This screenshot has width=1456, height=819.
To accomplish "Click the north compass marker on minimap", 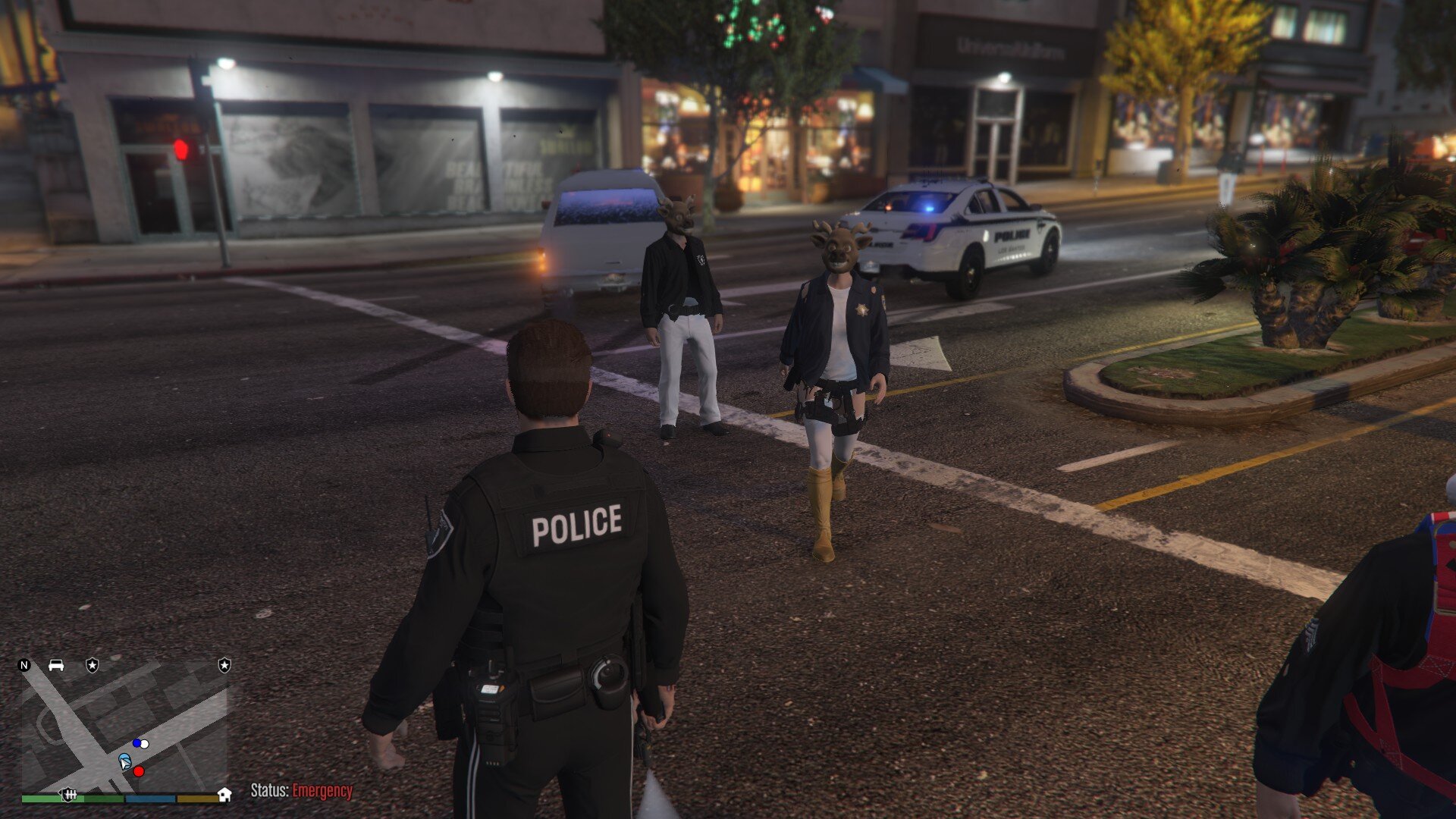I will point(24,665).
